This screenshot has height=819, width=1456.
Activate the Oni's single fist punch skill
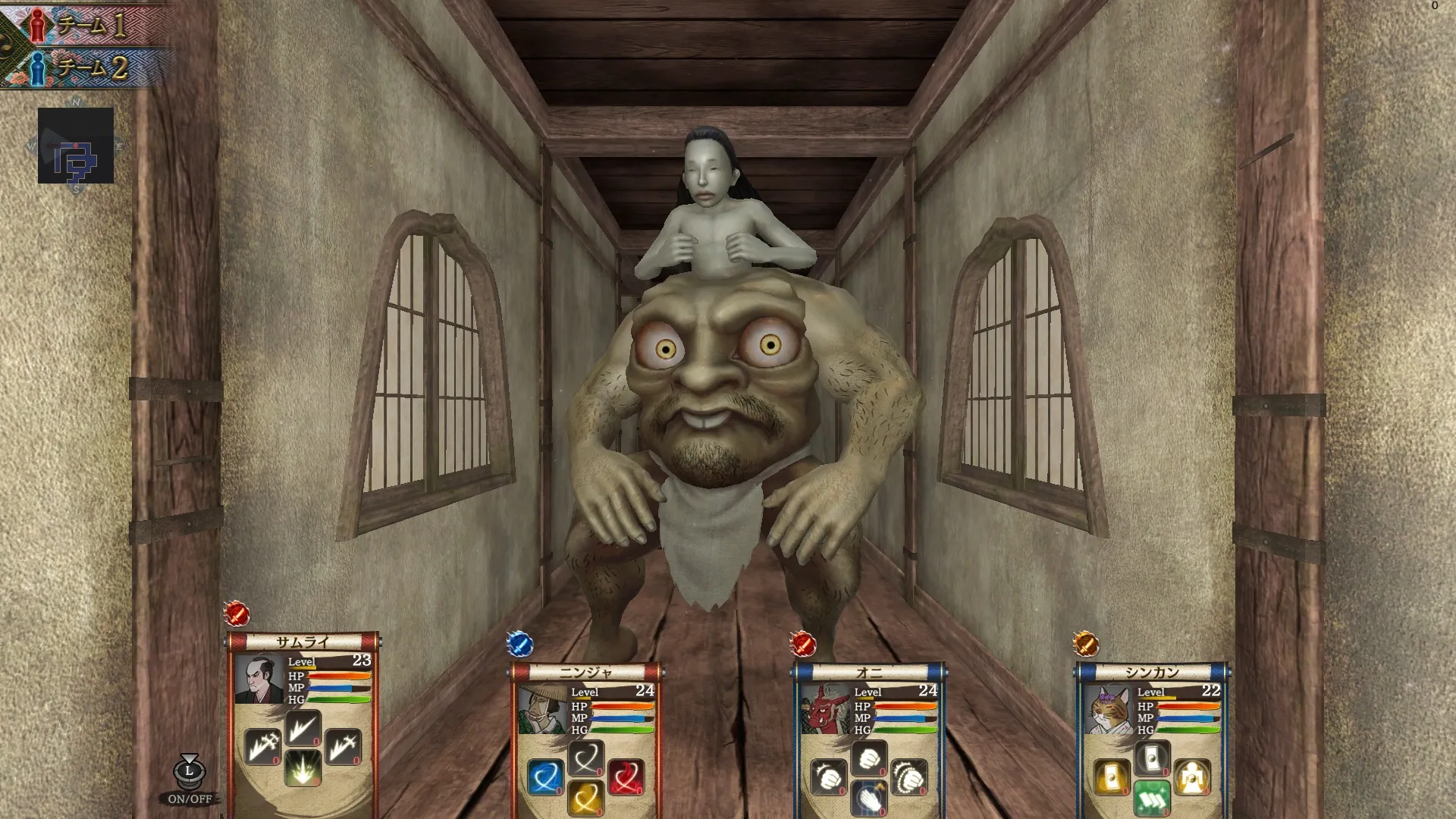coord(868,759)
